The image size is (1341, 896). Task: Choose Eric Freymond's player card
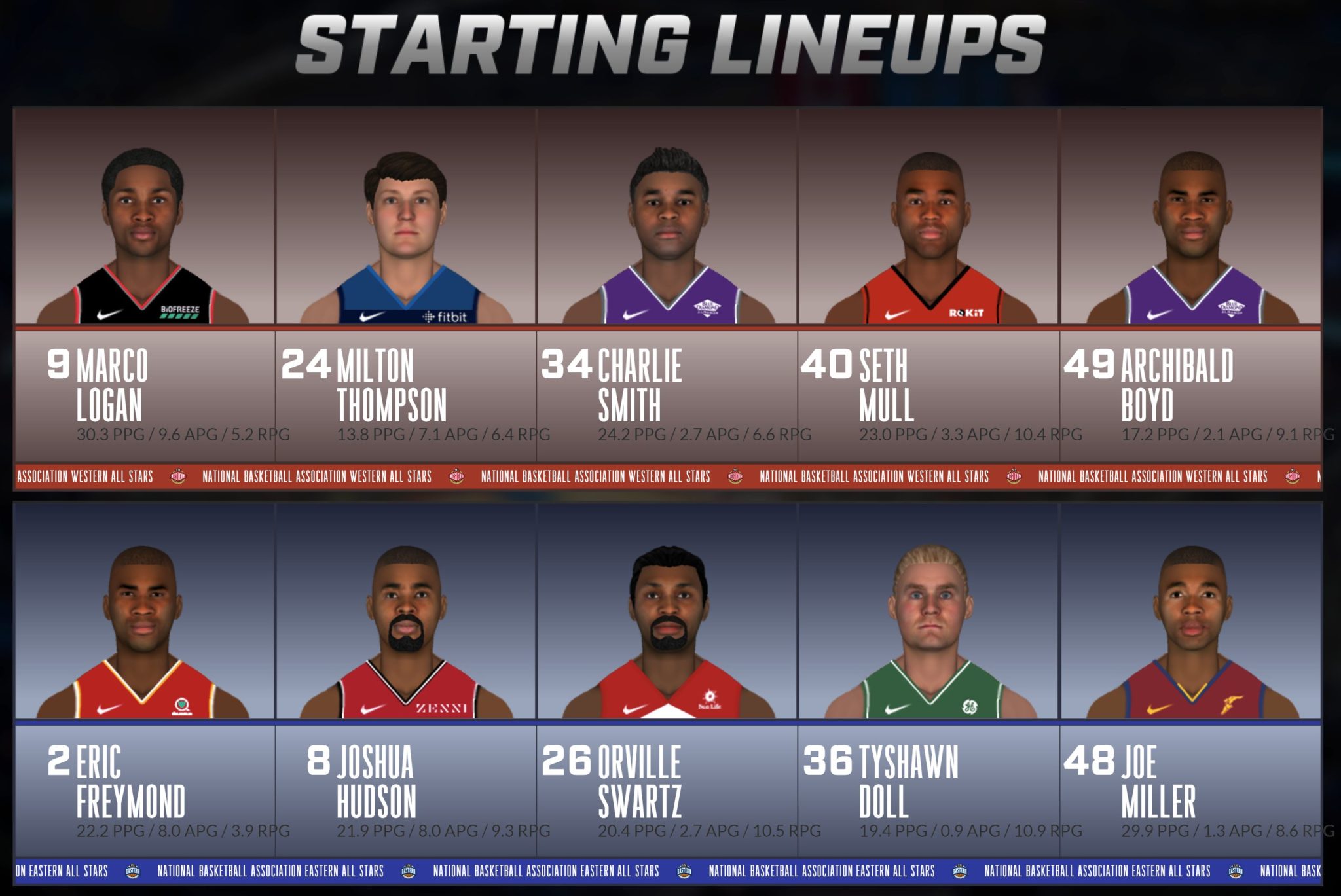(144, 681)
